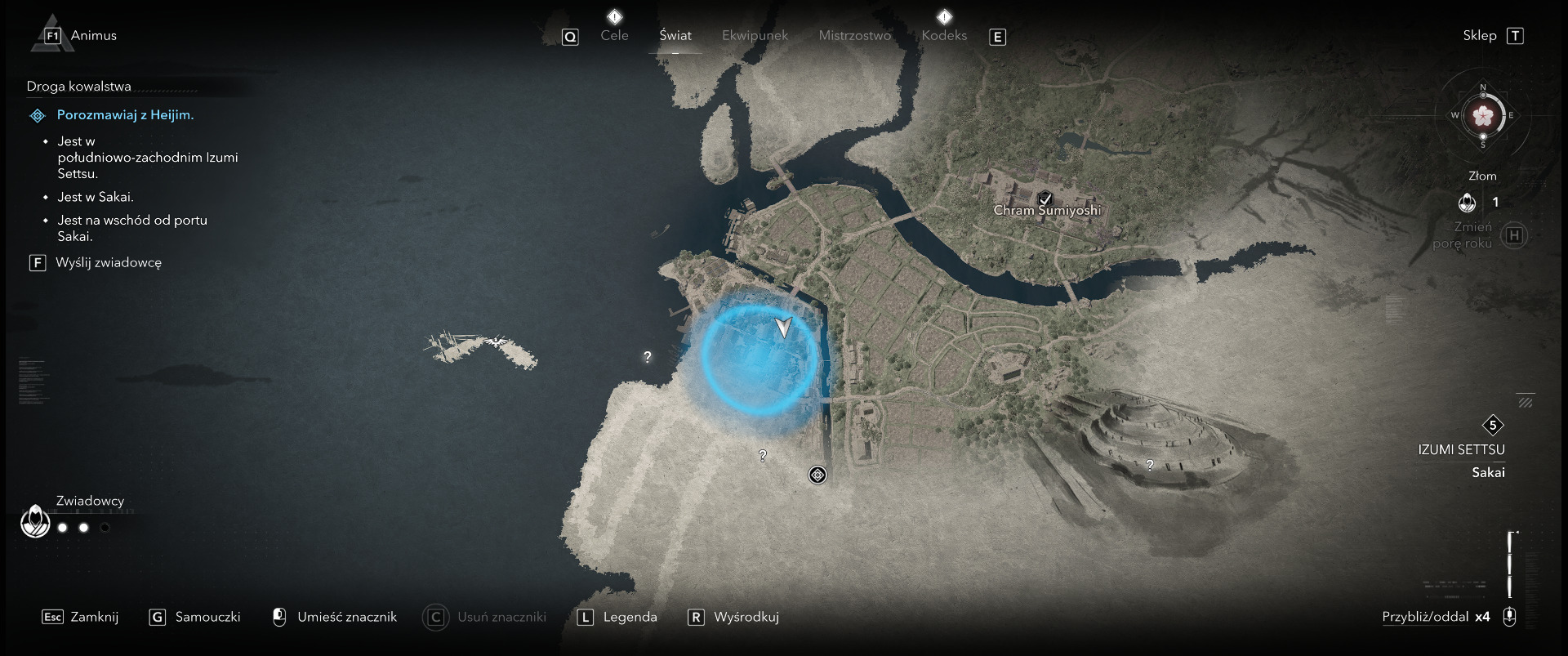Open the Ekwipunek tab
Screen dimensions: 1568x656
[755, 35]
